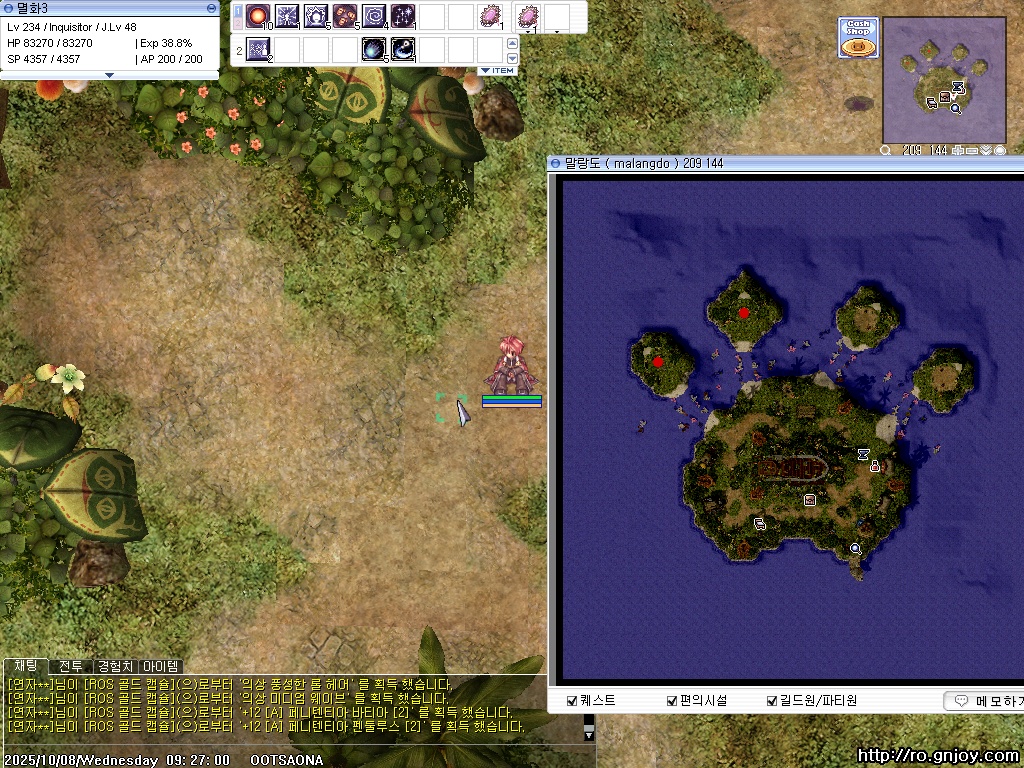Toggle the 퀘스트 map filter checkbox
The height and width of the screenshot is (768, 1024).
coord(572,701)
